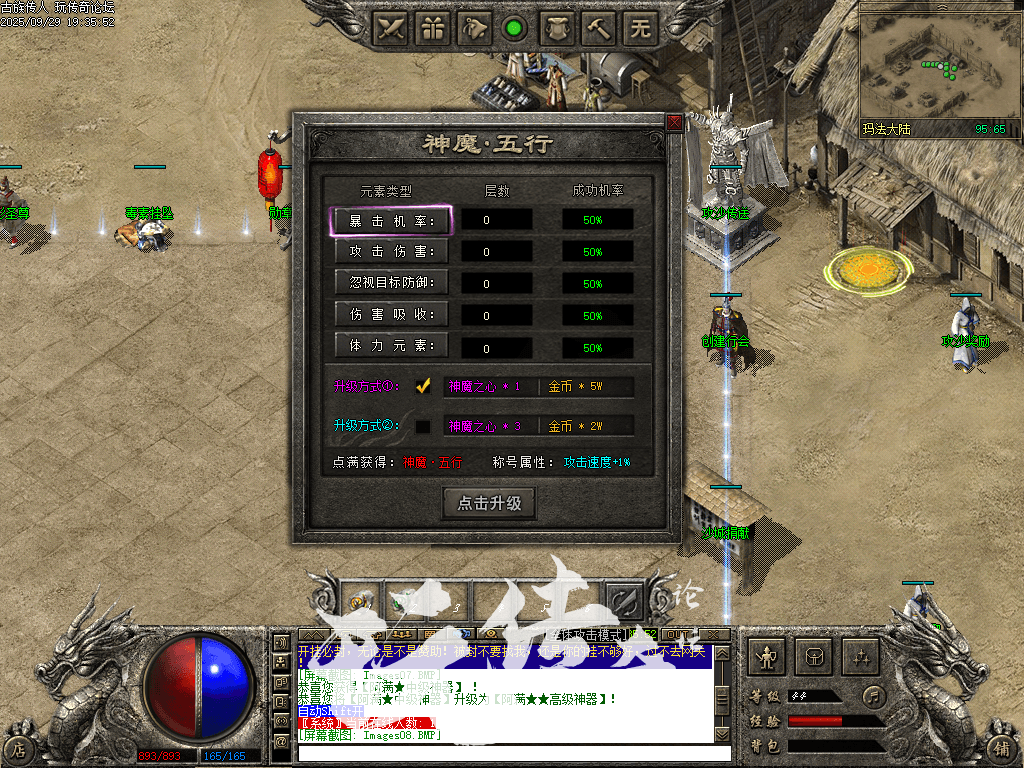Viewport: 1024px width, 768px height.
Task: Tick the 升级方式② checkbox
Action: click(x=423, y=426)
